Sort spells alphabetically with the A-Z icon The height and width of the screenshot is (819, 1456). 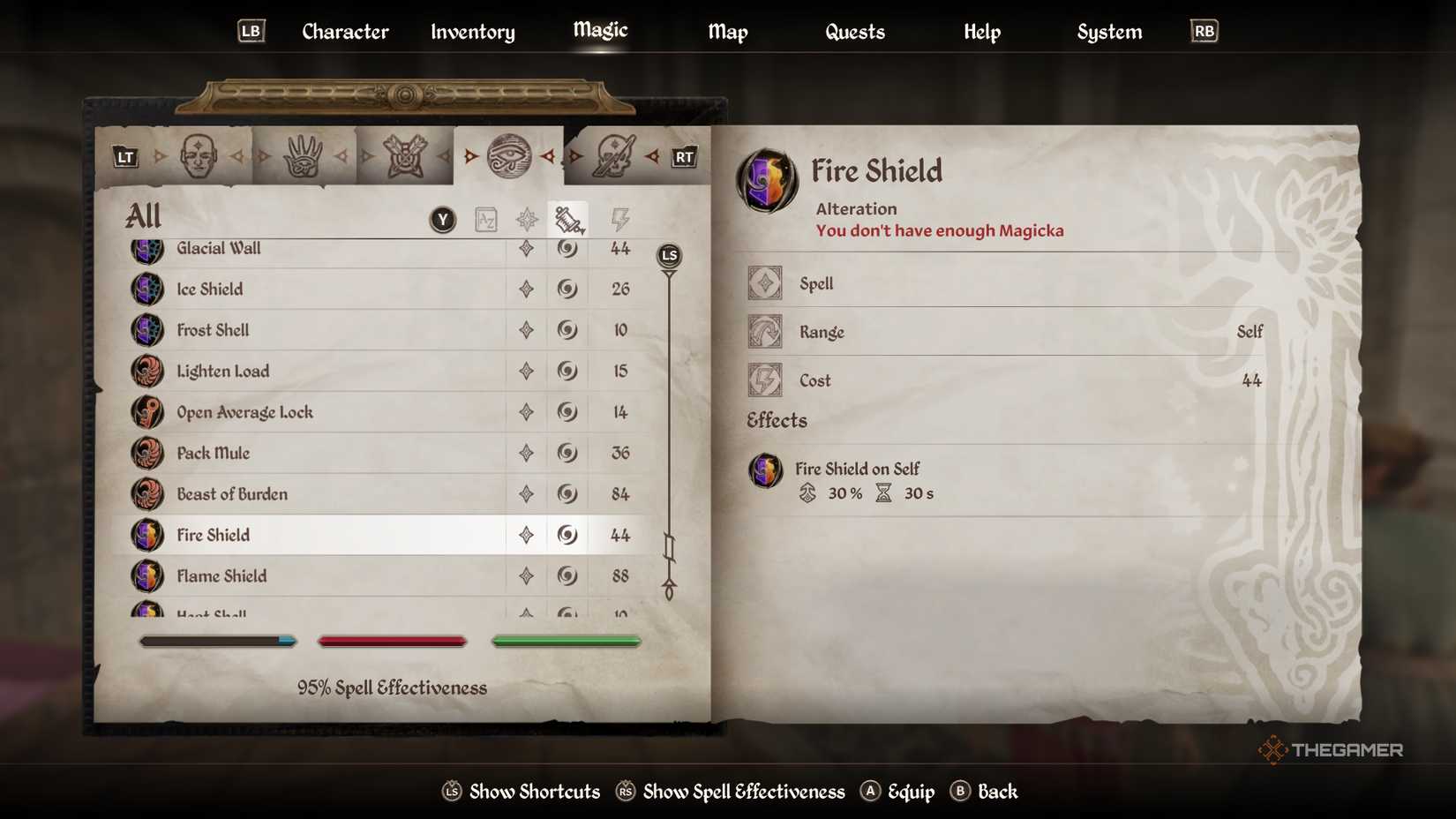click(484, 219)
